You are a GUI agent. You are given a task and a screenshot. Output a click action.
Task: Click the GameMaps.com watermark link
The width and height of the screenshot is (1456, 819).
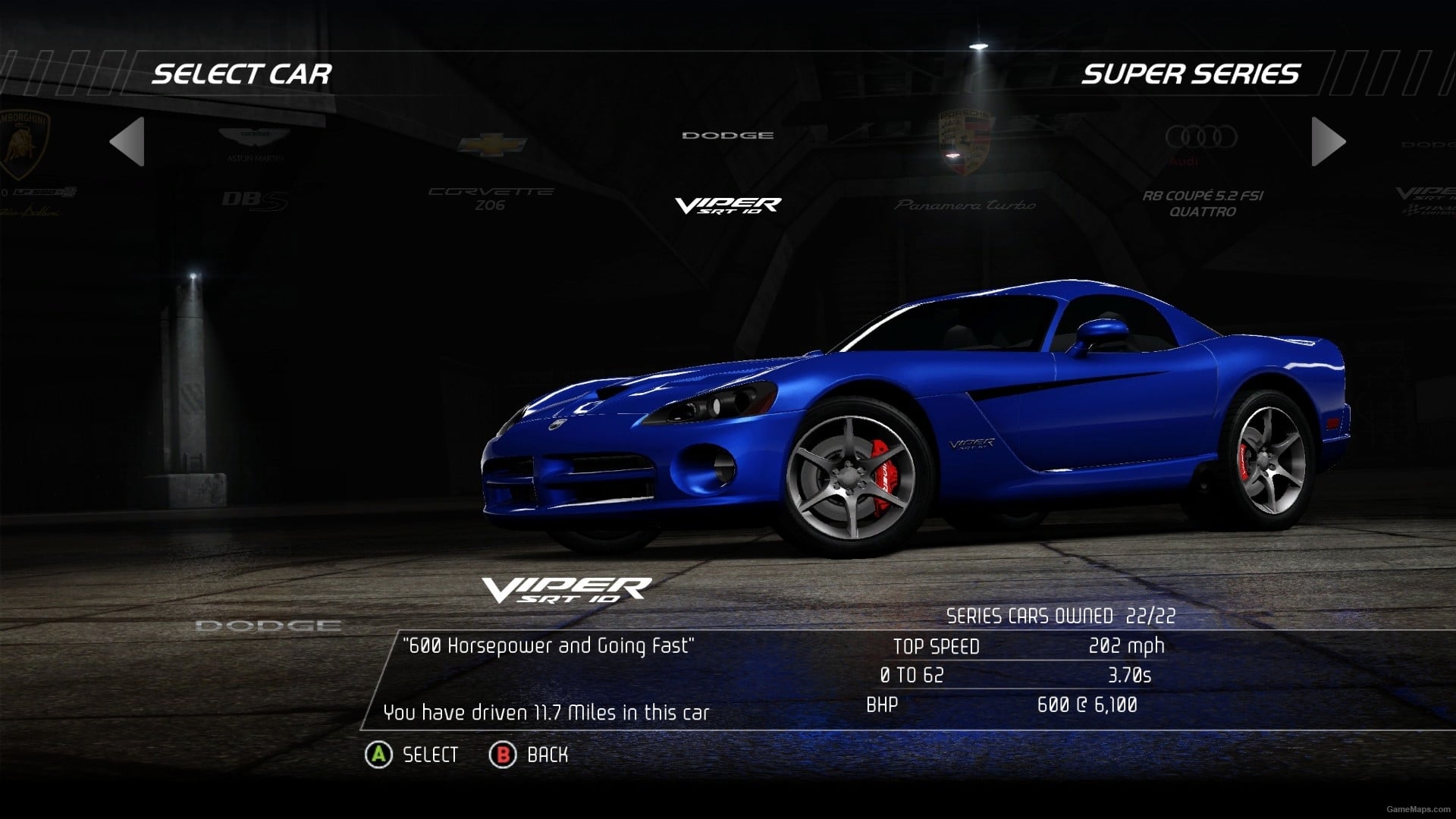[x=1408, y=808]
